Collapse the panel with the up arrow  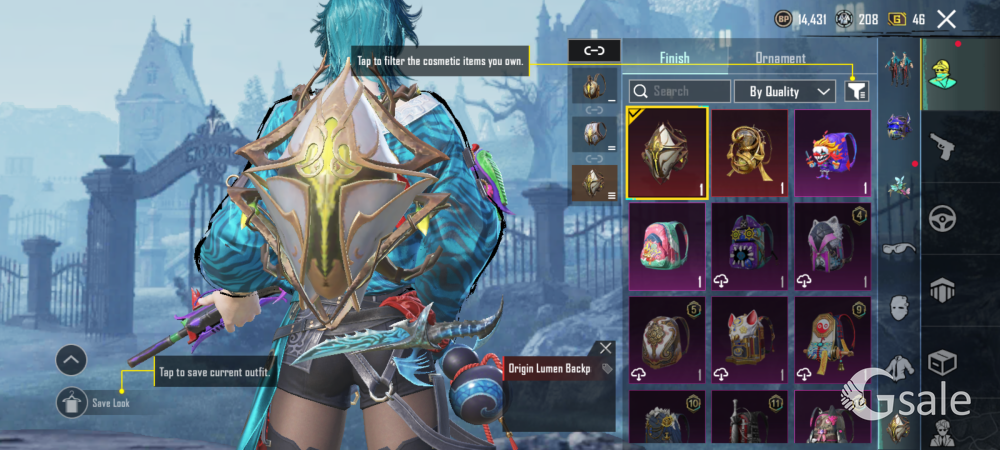tap(71, 360)
